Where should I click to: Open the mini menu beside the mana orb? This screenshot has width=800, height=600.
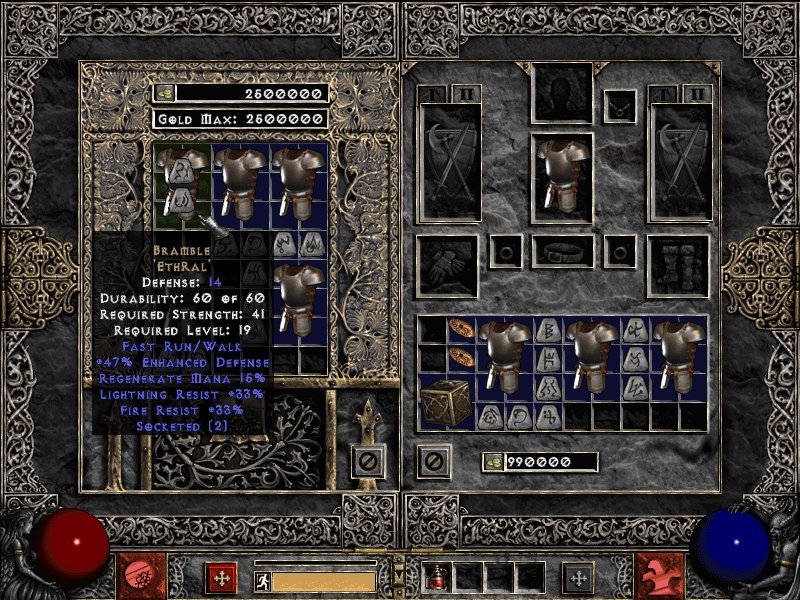[x=577, y=577]
